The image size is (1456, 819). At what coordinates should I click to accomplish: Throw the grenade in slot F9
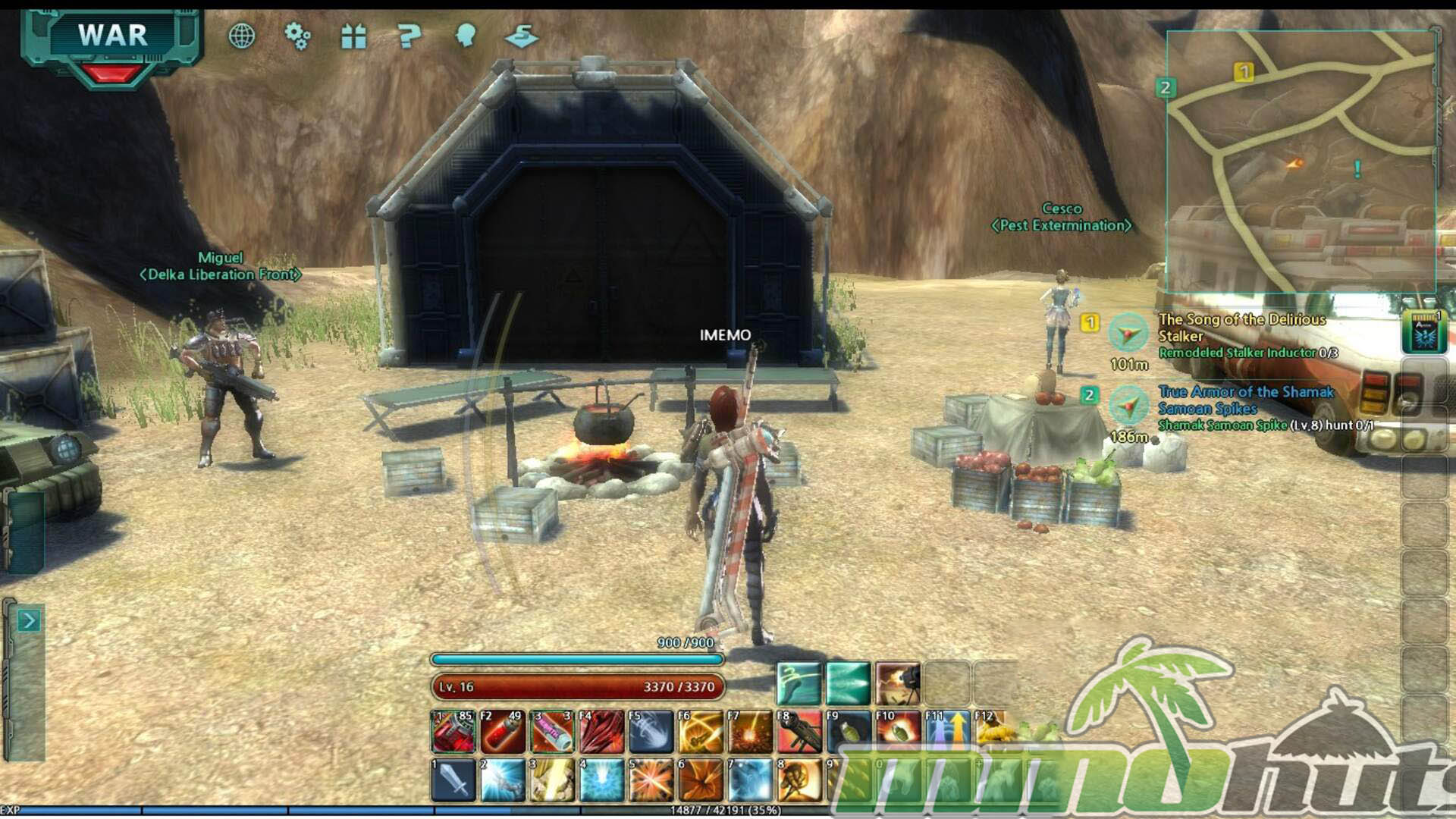(849, 732)
